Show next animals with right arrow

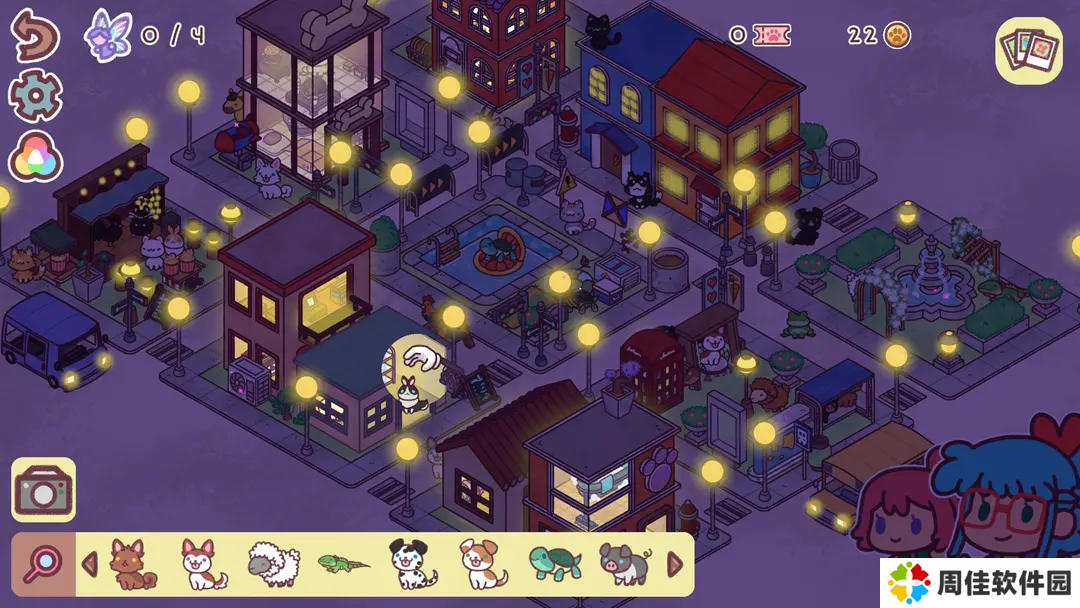pyautogui.click(x=675, y=564)
